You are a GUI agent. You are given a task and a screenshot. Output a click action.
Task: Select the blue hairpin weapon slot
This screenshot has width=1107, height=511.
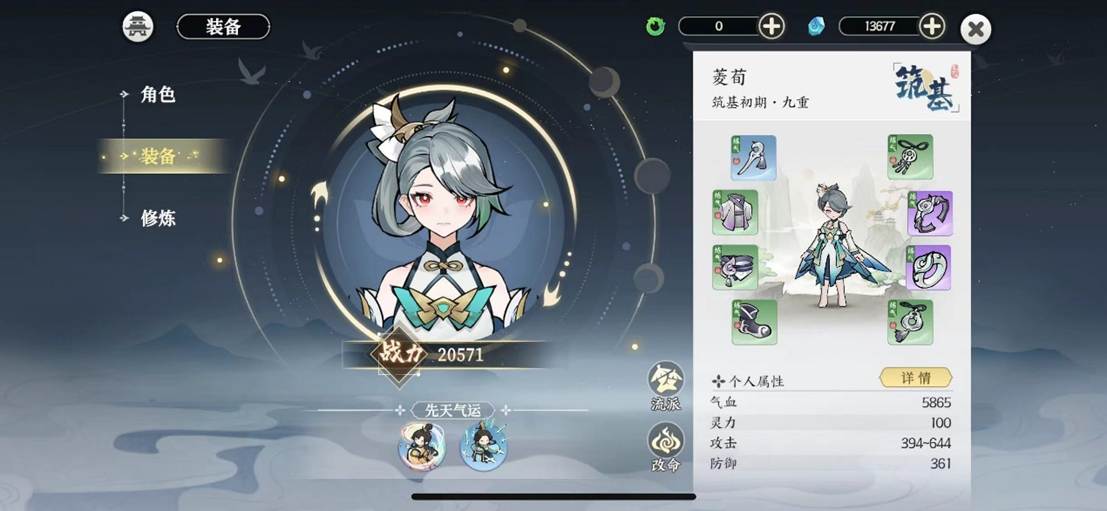[753, 158]
